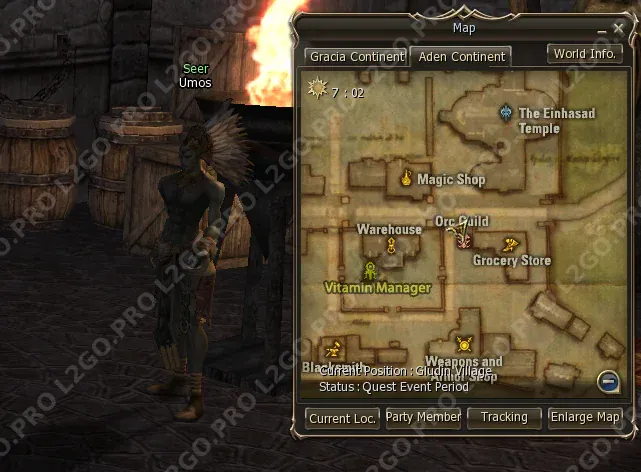Select the Warehouse marker on map
Screen dimensions: 641x472
pos(391,245)
